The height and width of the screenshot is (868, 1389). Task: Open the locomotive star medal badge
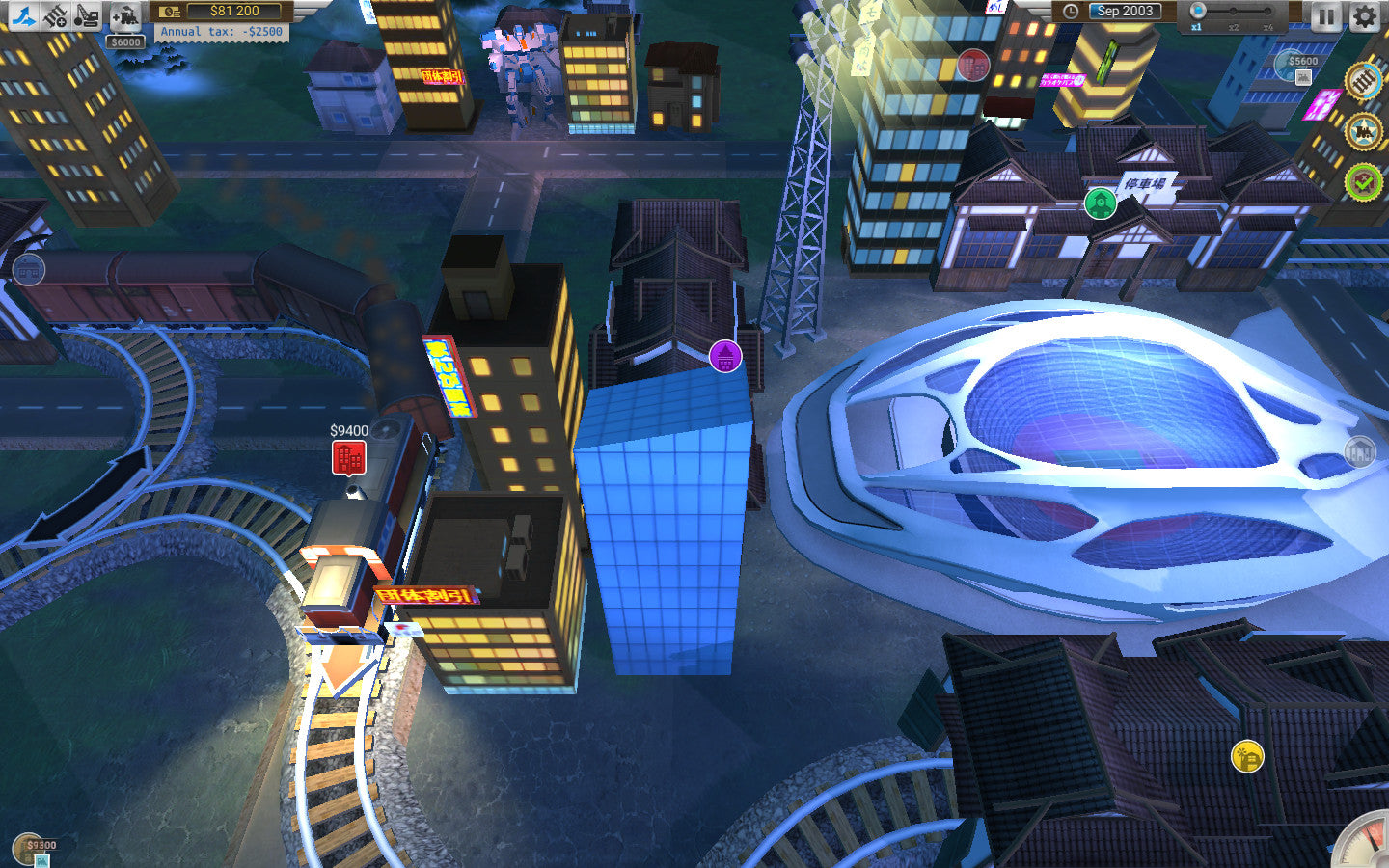pos(1362,132)
